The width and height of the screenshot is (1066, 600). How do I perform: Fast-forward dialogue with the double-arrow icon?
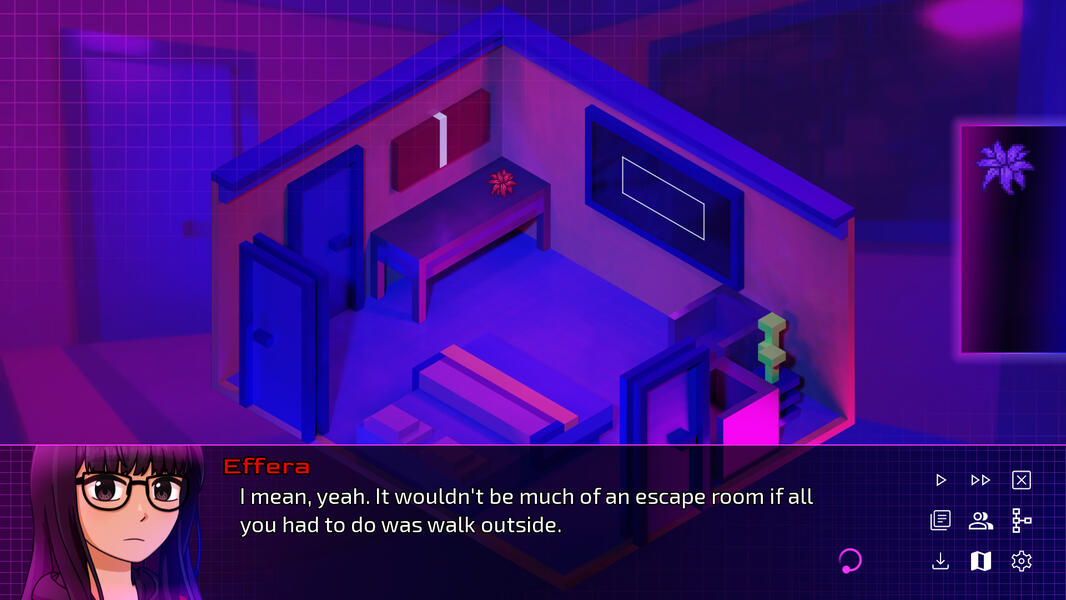(x=980, y=480)
